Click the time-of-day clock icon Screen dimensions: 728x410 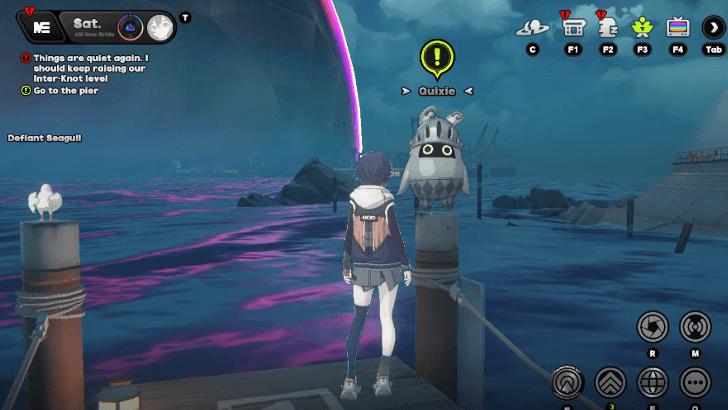click(130, 27)
